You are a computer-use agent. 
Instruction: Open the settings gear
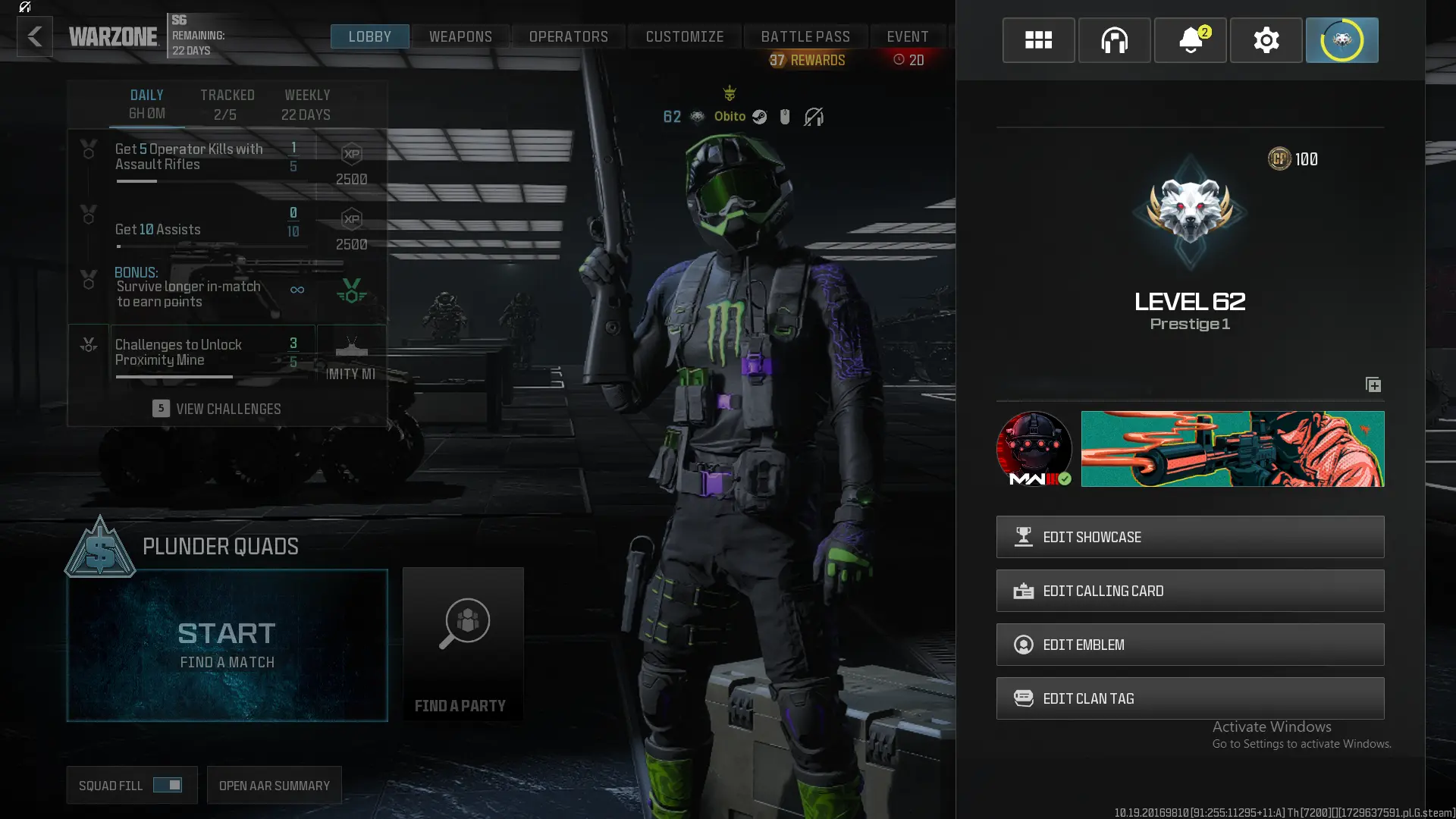(1266, 40)
